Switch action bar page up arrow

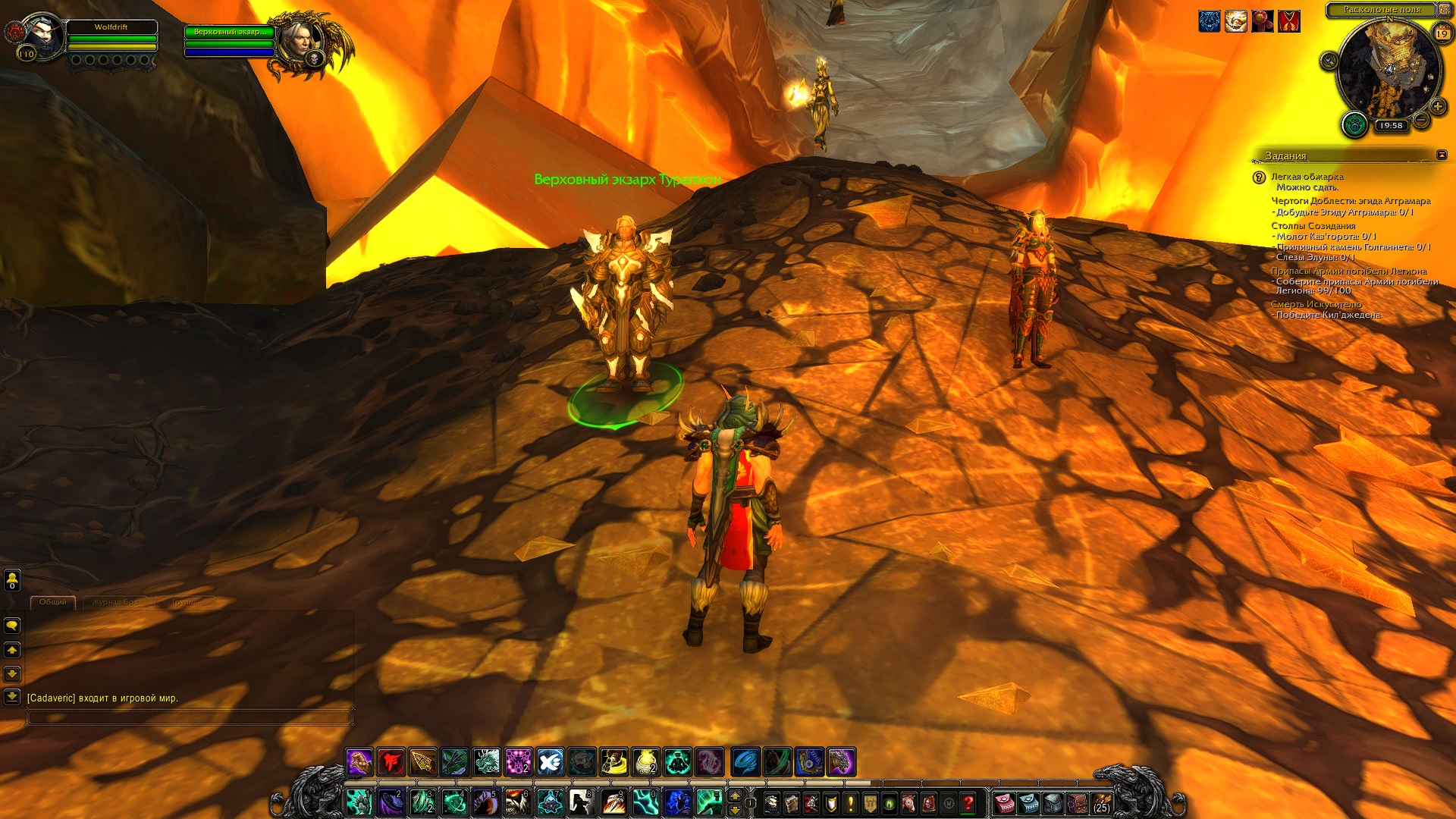point(734,795)
